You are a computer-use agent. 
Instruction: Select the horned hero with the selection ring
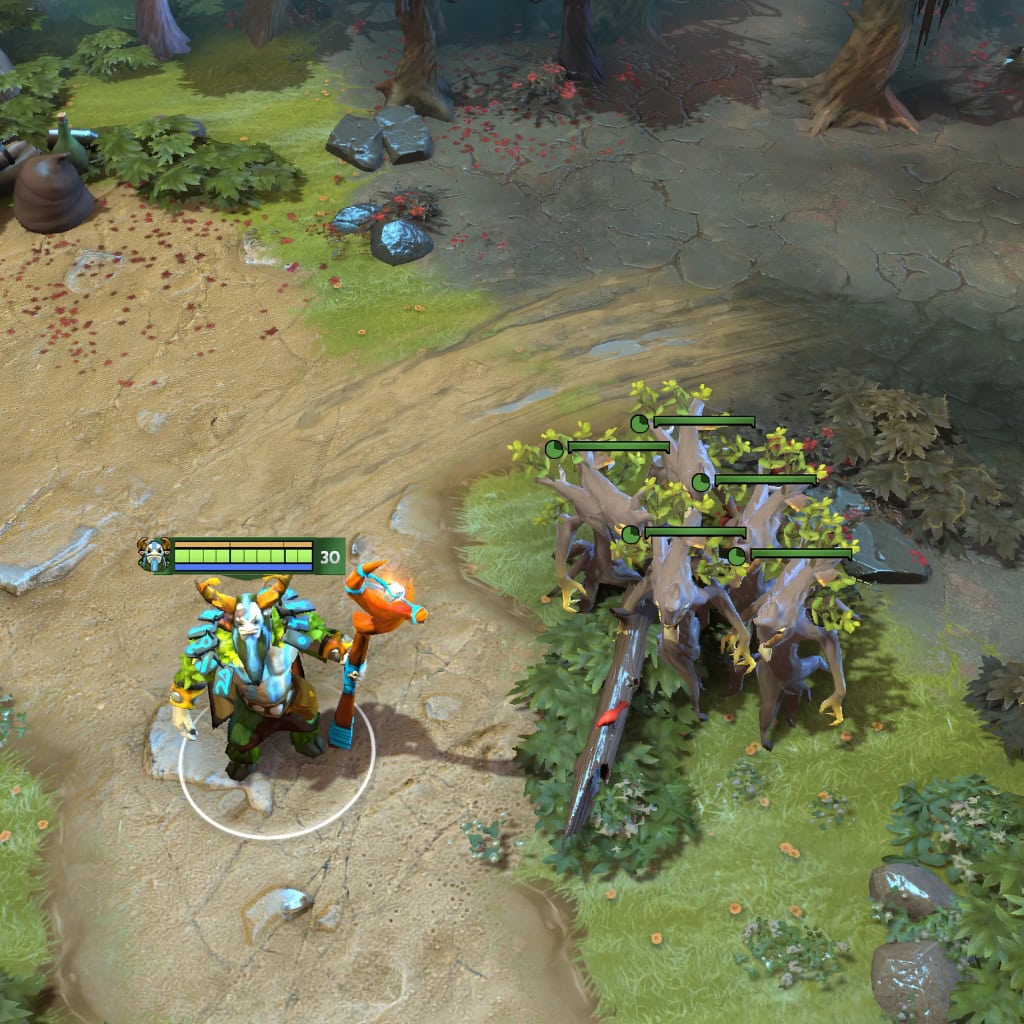258,675
